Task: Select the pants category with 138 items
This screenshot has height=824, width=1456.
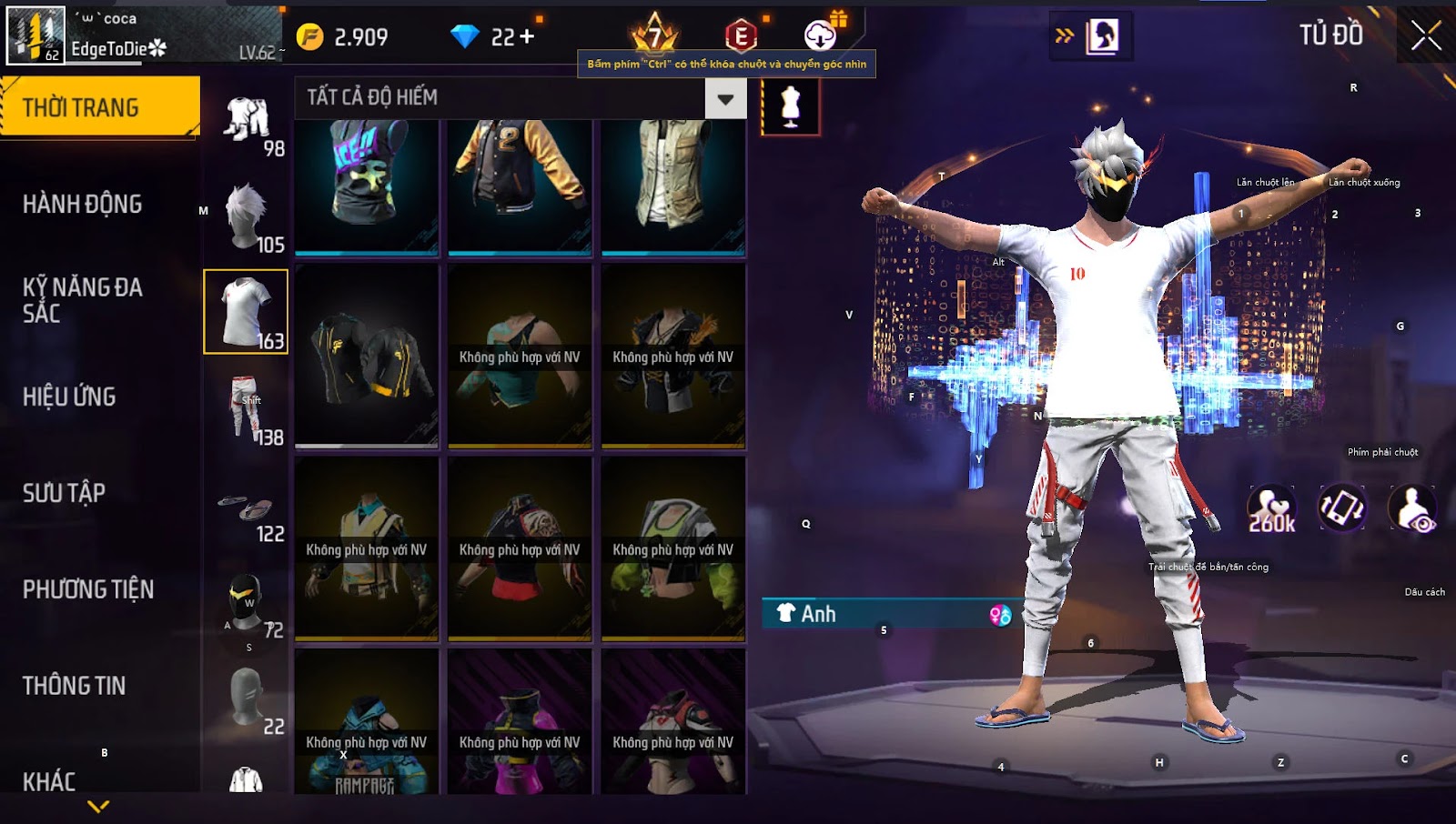Action: click(247, 409)
